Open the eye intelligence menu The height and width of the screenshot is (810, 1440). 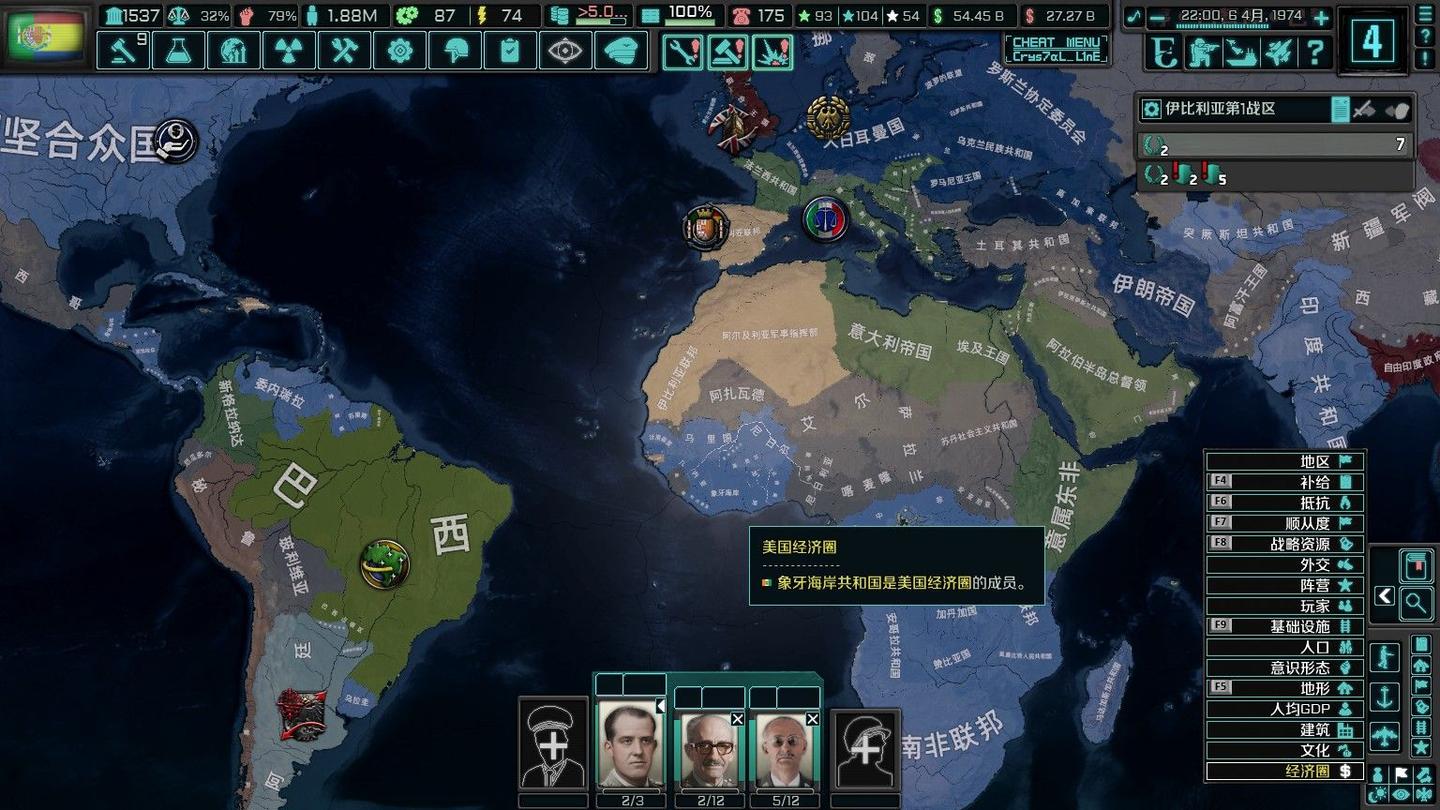tap(564, 50)
